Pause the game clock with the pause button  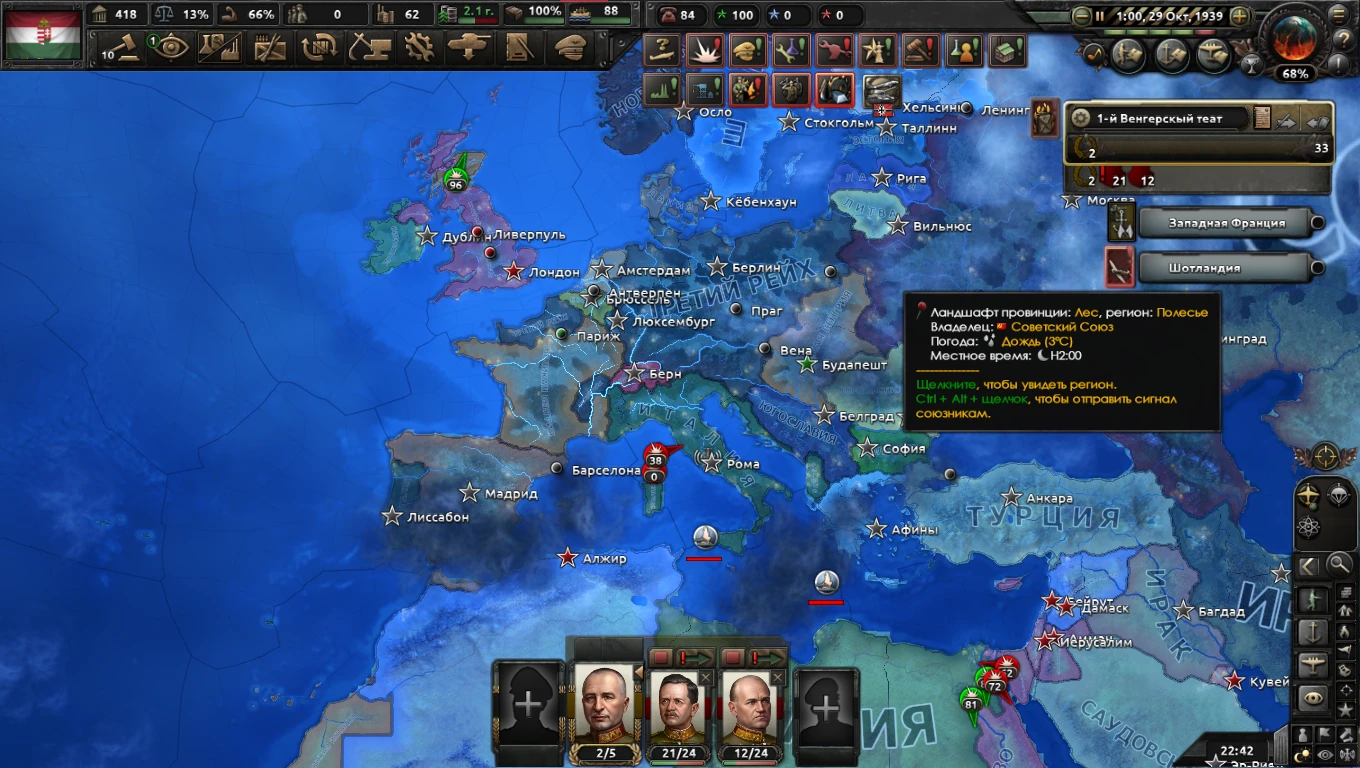(x=1100, y=15)
